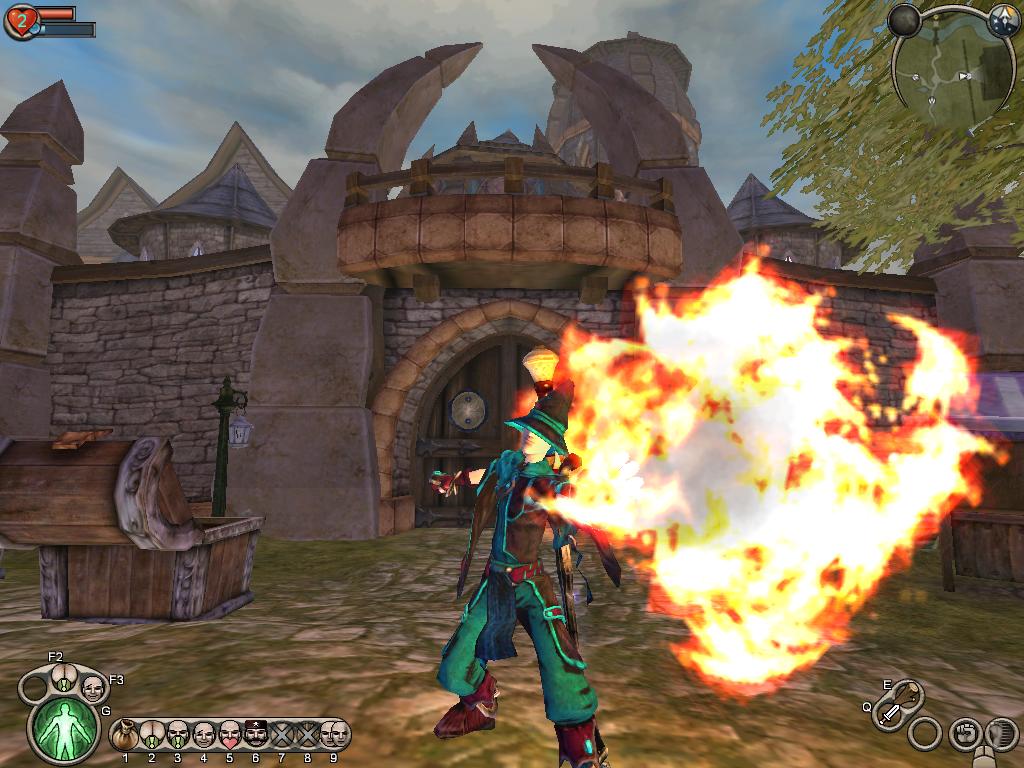Image resolution: width=1024 pixels, height=768 pixels.
Task: Equip the sword weapon icon
Action: (x=889, y=715)
